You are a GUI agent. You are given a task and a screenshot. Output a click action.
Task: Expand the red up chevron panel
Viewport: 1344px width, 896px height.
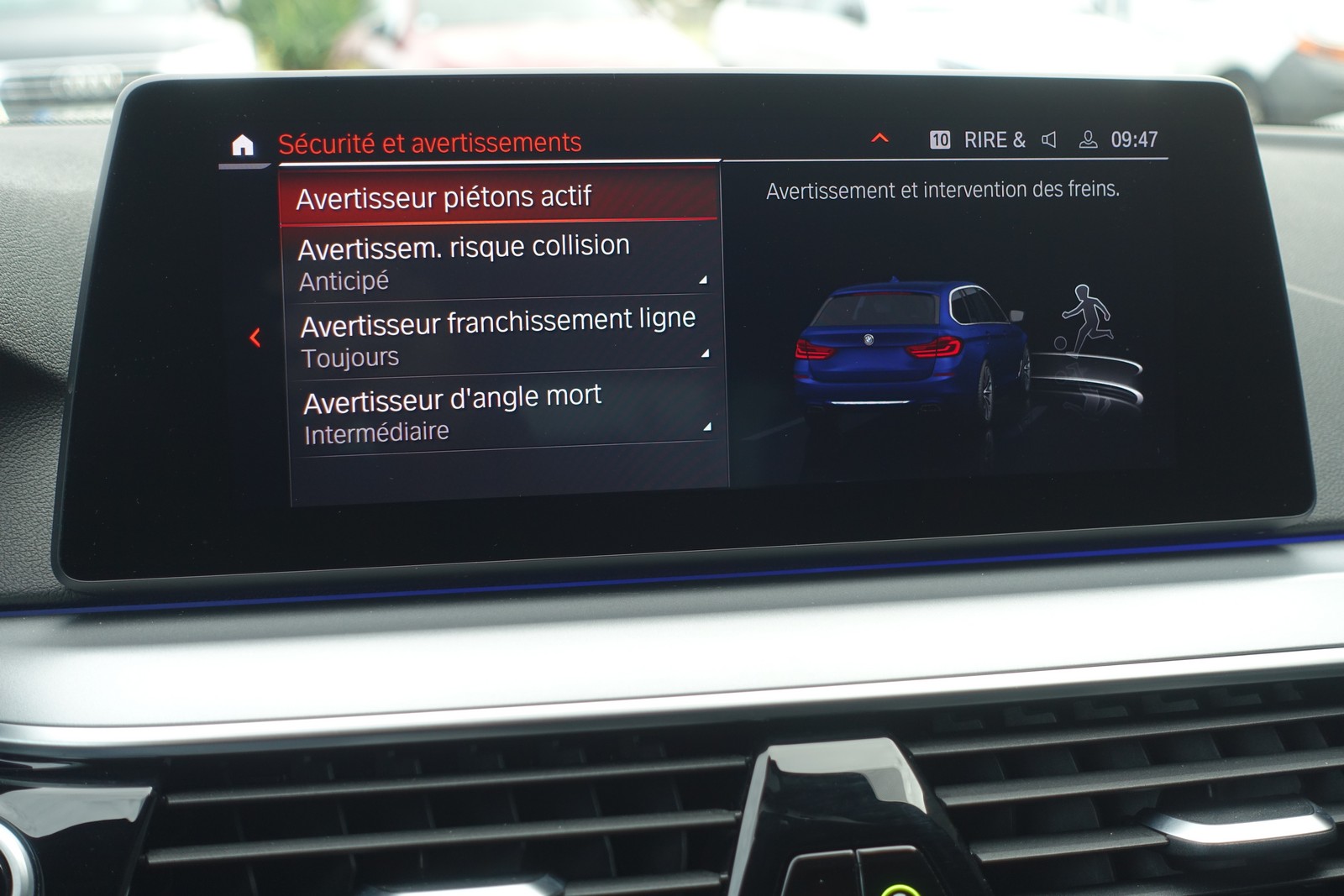pos(879,138)
